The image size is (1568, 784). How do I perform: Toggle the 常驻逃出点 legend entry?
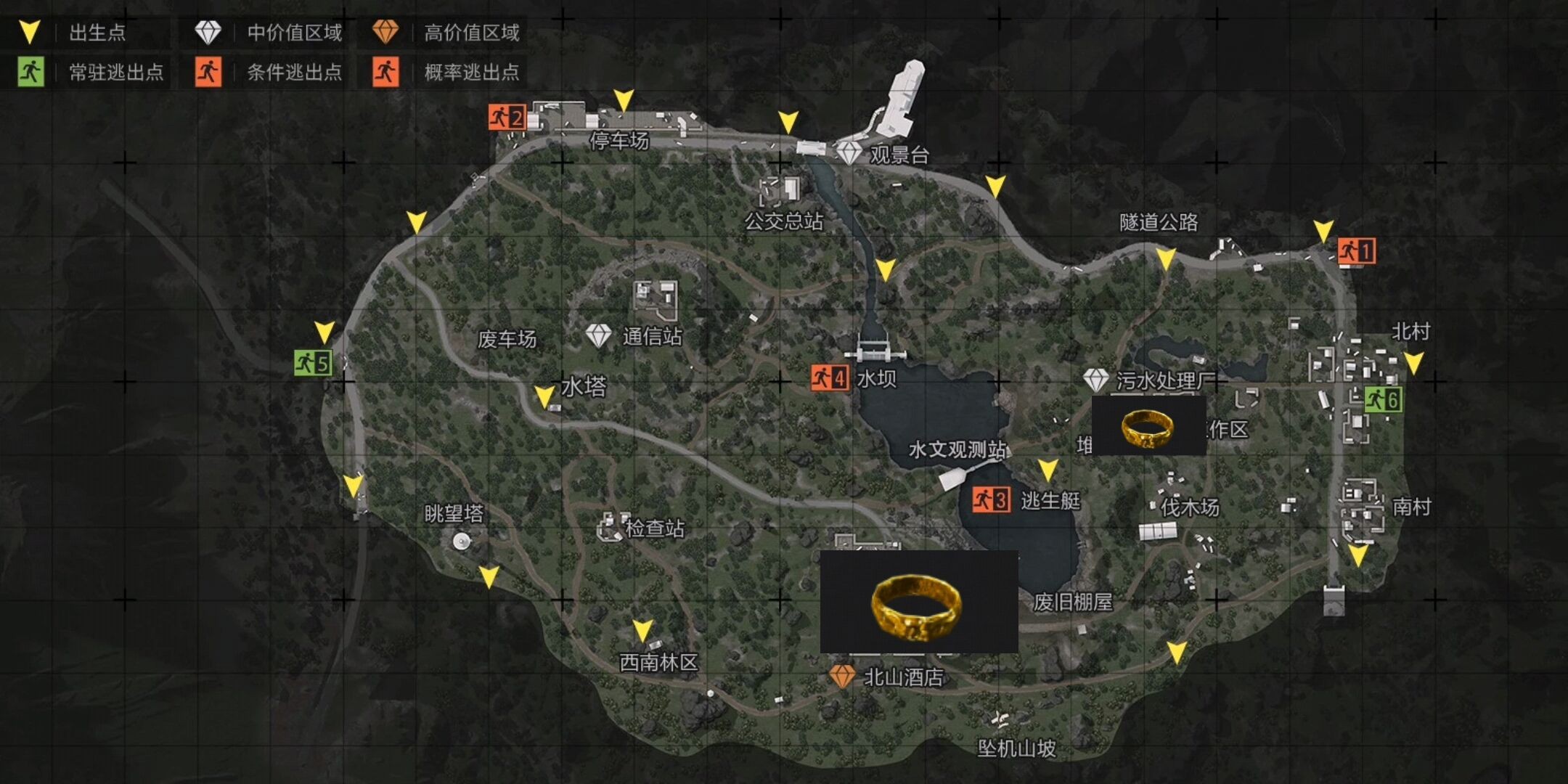pyautogui.click(x=91, y=72)
